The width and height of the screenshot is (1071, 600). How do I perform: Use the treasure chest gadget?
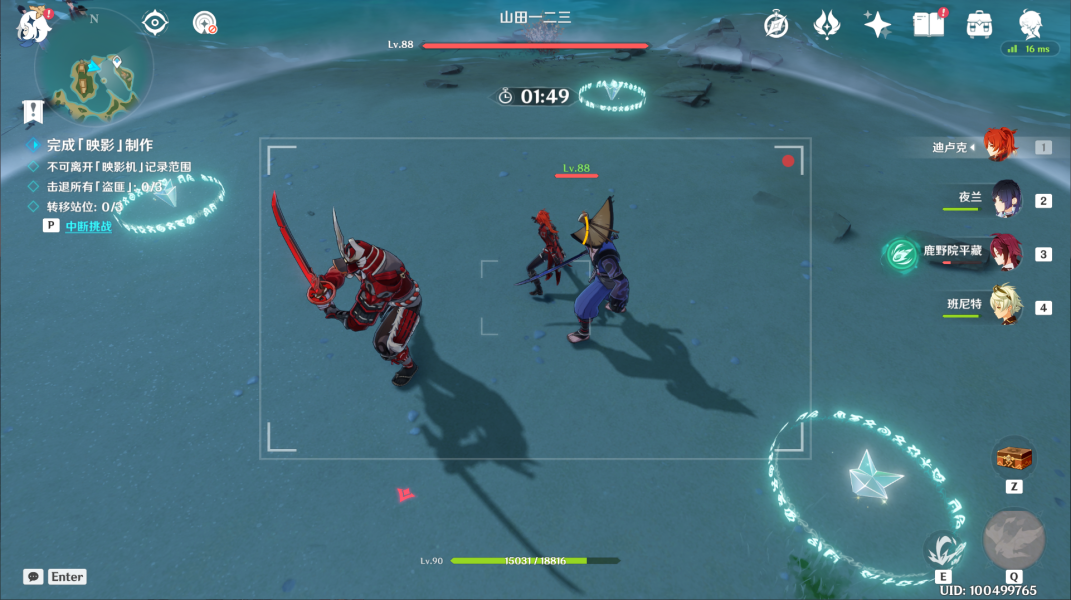click(1013, 458)
